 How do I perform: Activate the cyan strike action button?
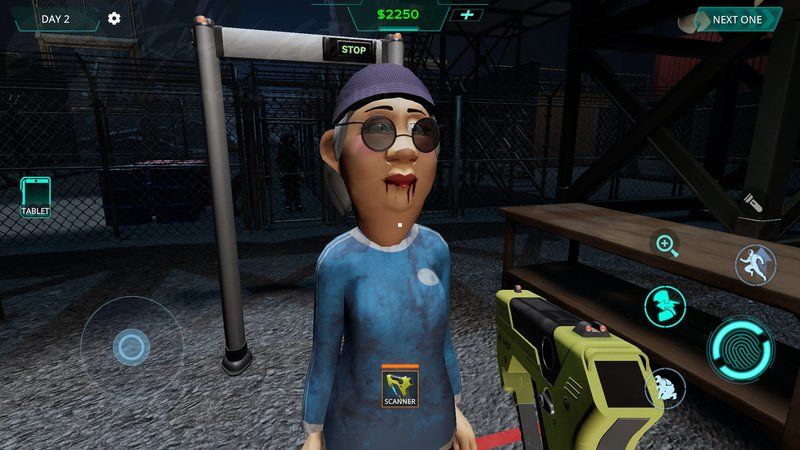[664, 306]
